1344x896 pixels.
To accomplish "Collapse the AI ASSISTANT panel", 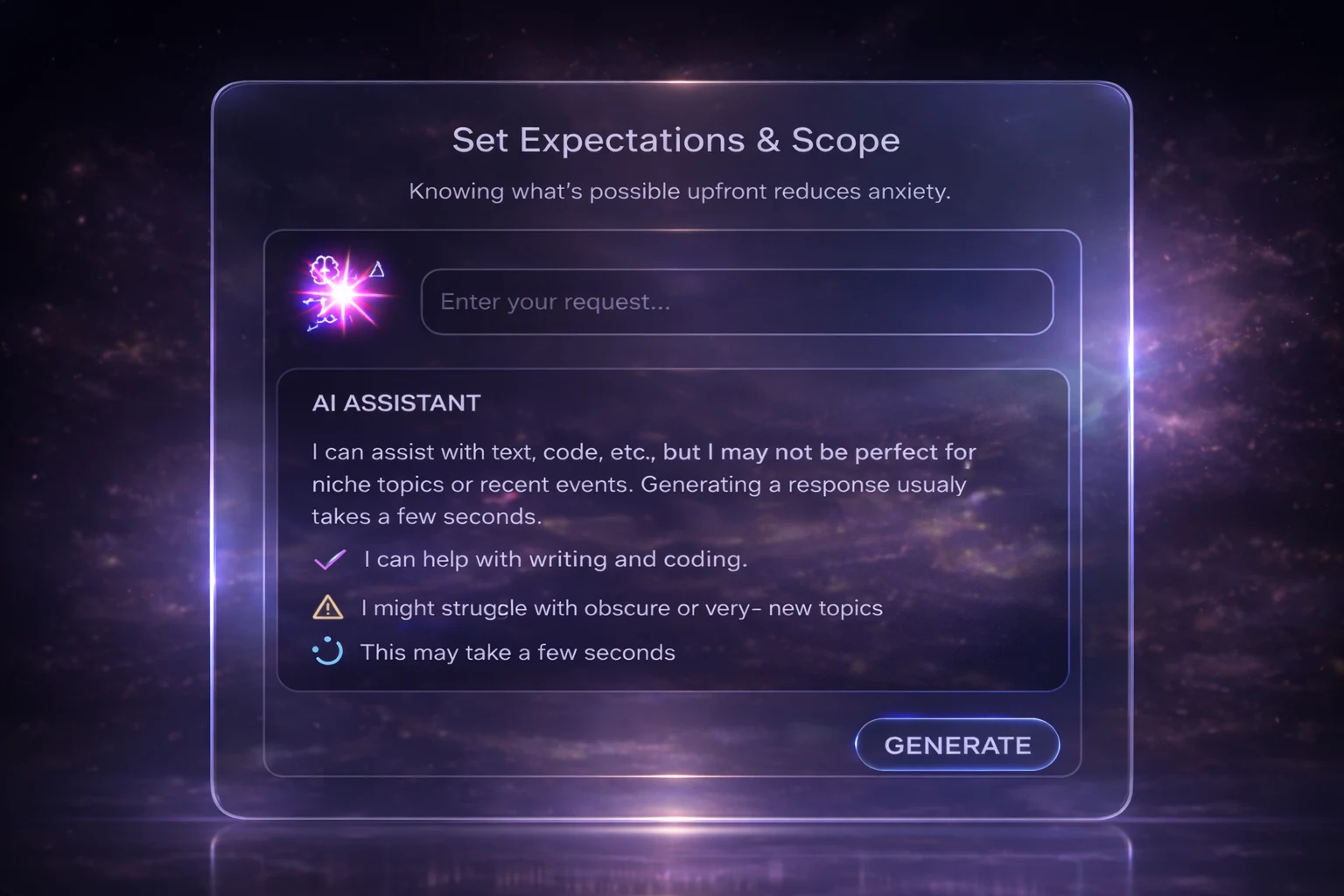I will click(395, 403).
